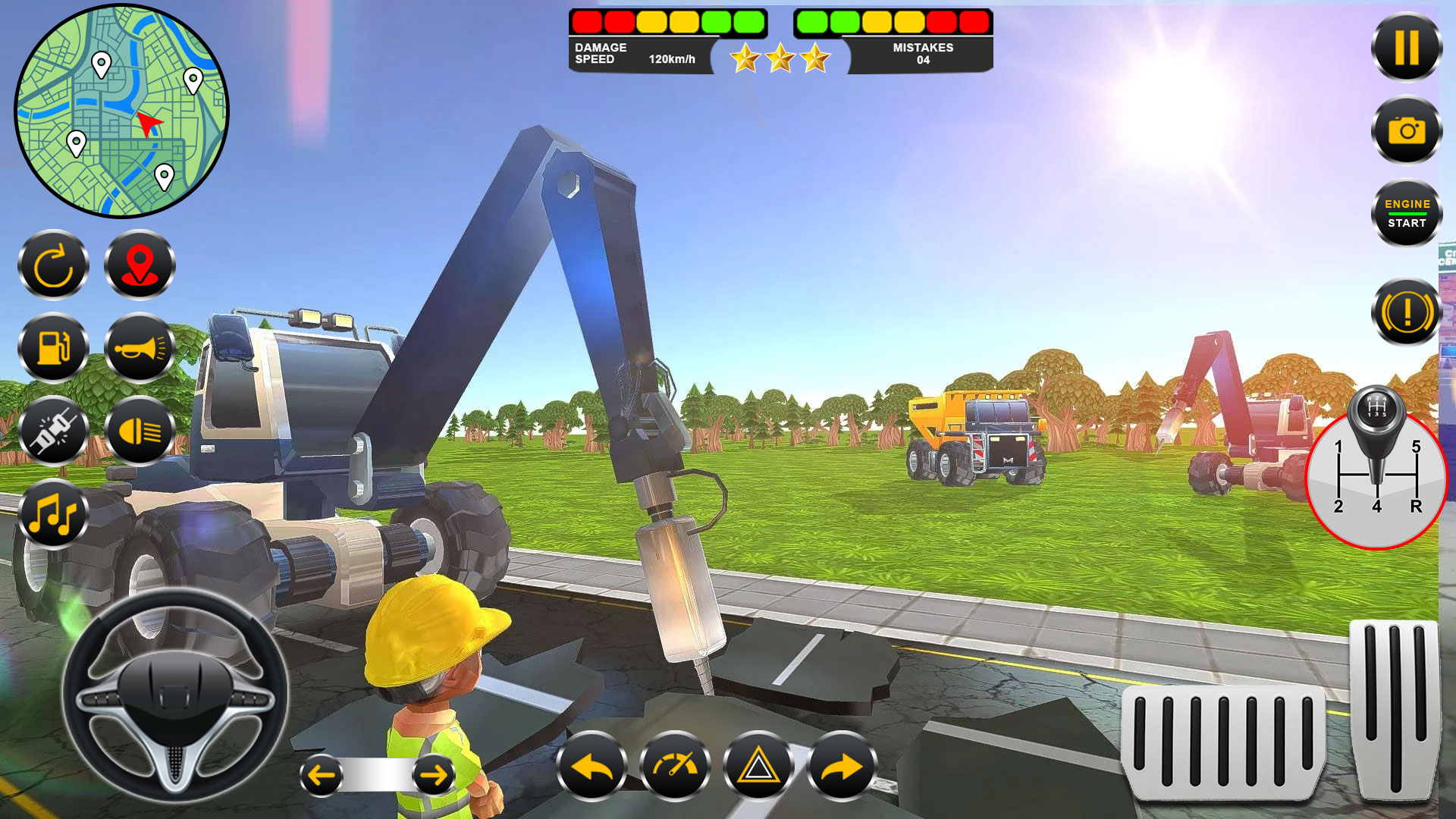Image resolution: width=1456 pixels, height=819 pixels.
Task: Select the fuel station icon
Action: click(x=53, y=349)
